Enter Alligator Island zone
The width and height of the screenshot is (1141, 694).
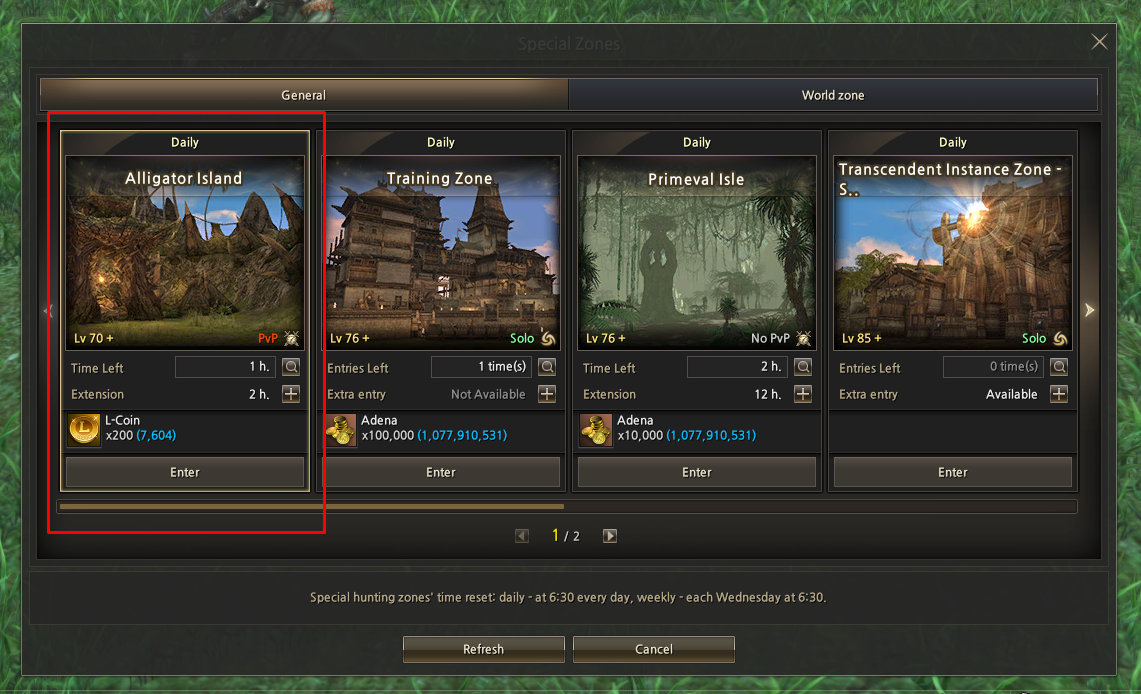185,472
